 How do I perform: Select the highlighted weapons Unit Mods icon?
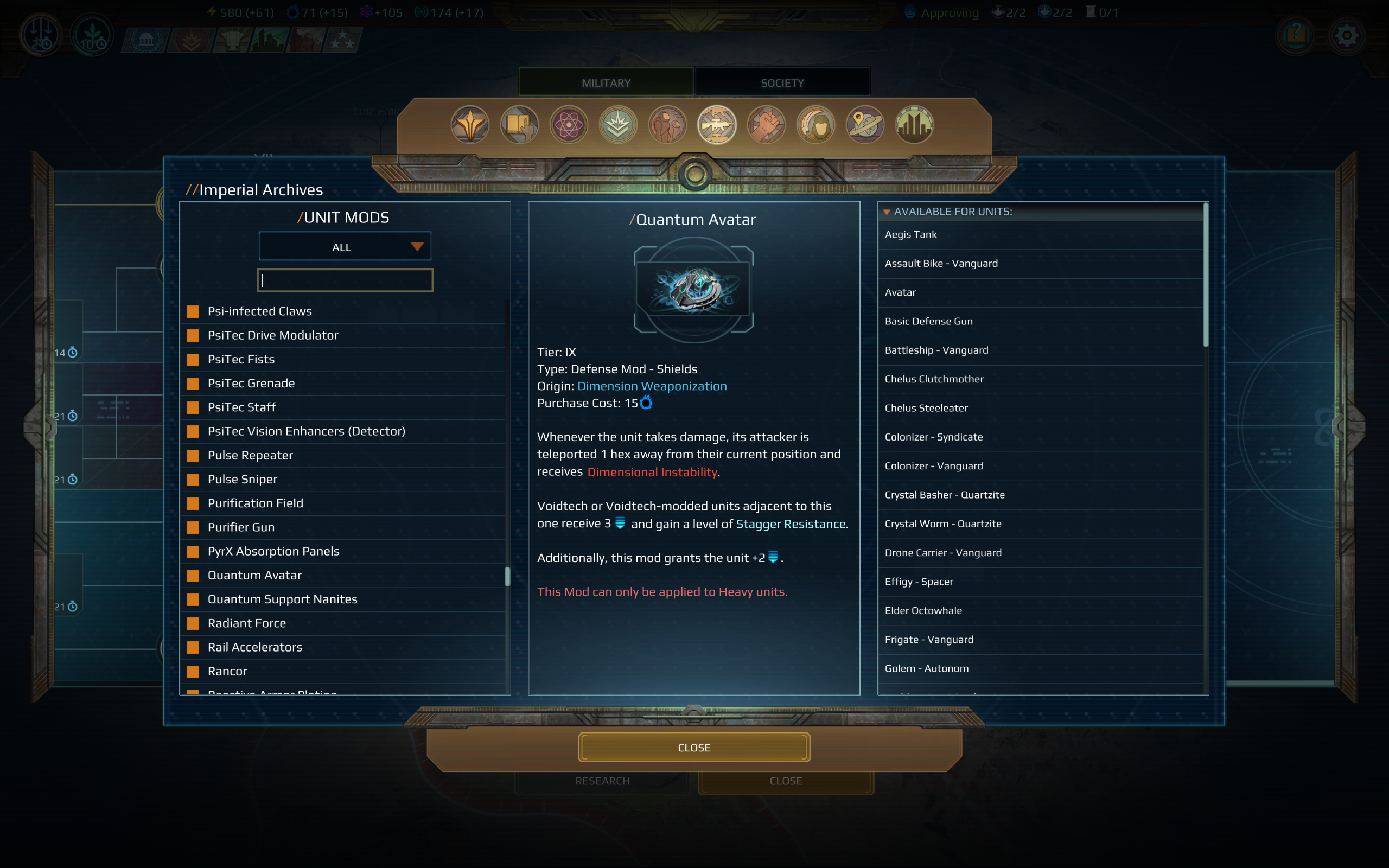(x=717, y=125)
